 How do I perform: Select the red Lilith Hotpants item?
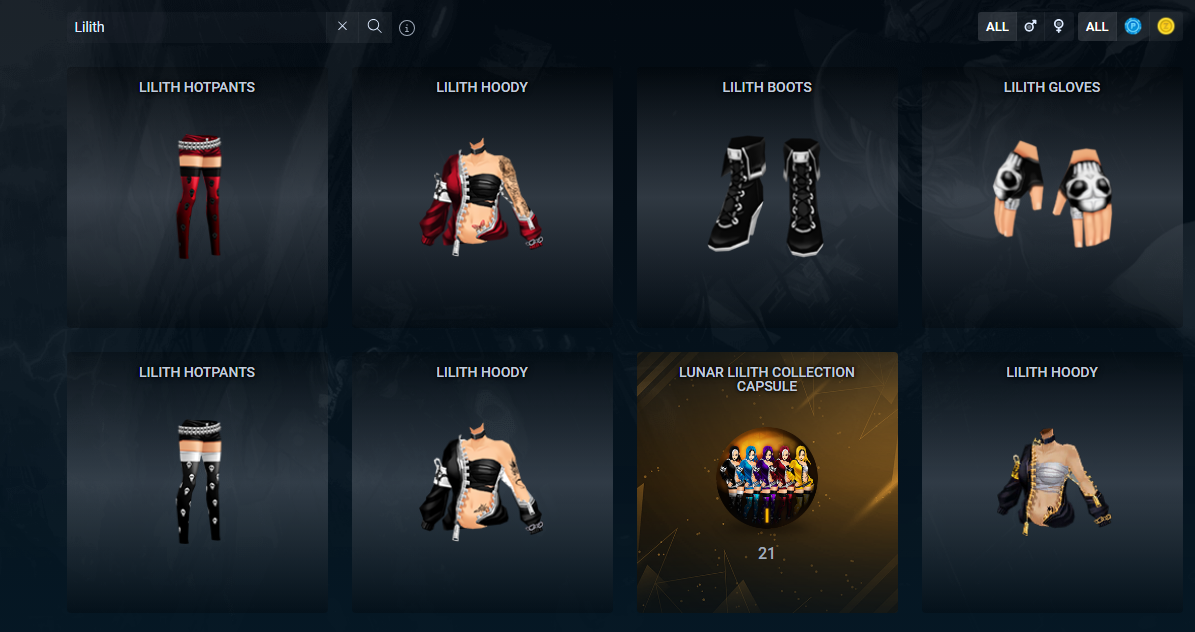coord(197,197)
